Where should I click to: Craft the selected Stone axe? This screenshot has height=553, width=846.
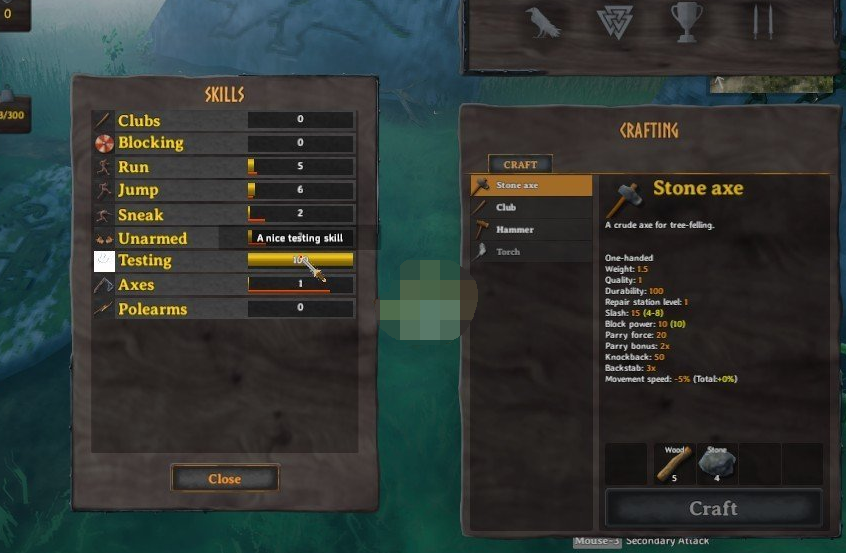713,508
